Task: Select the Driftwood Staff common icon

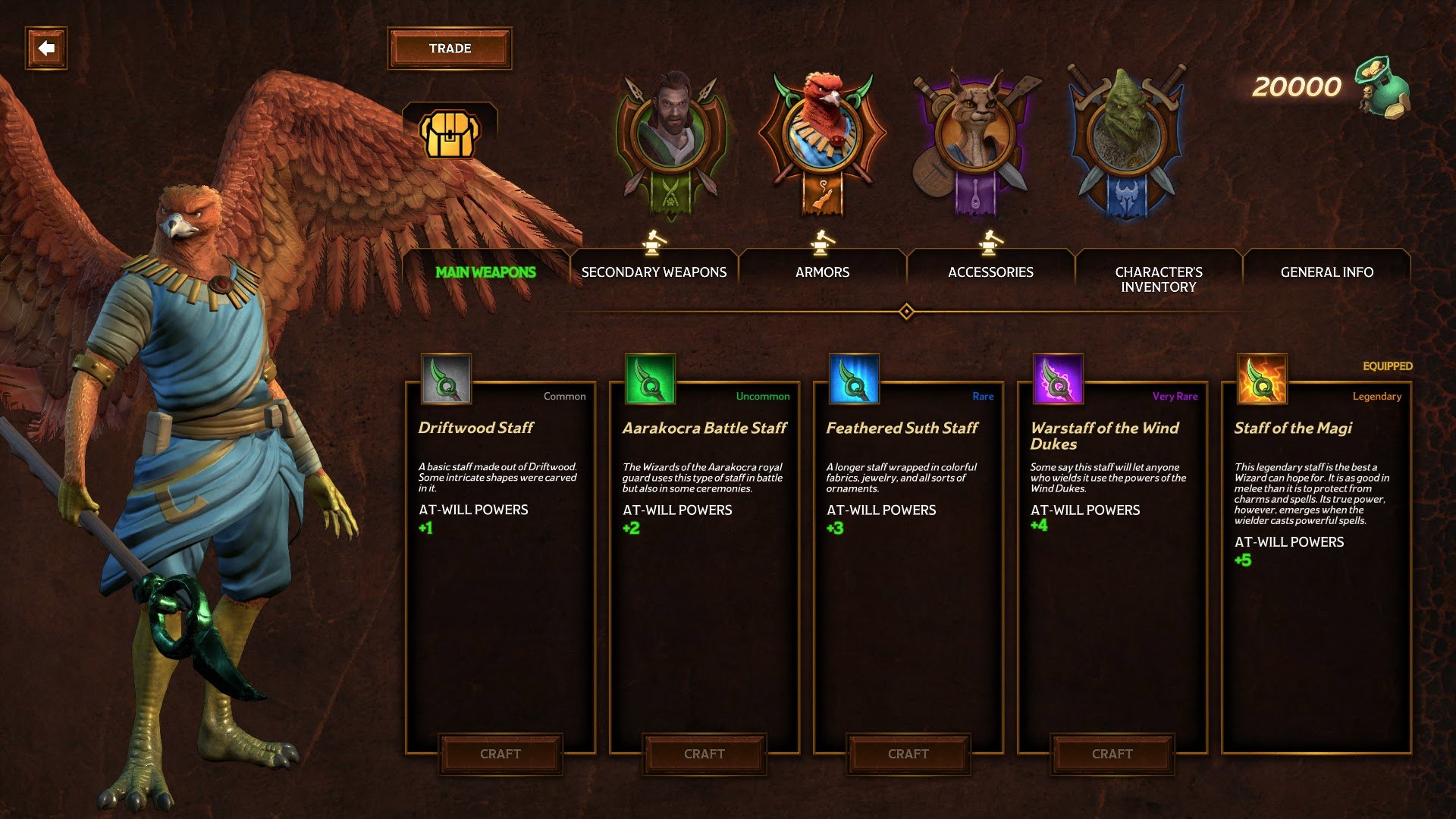Action: click(x=446, y=379)
